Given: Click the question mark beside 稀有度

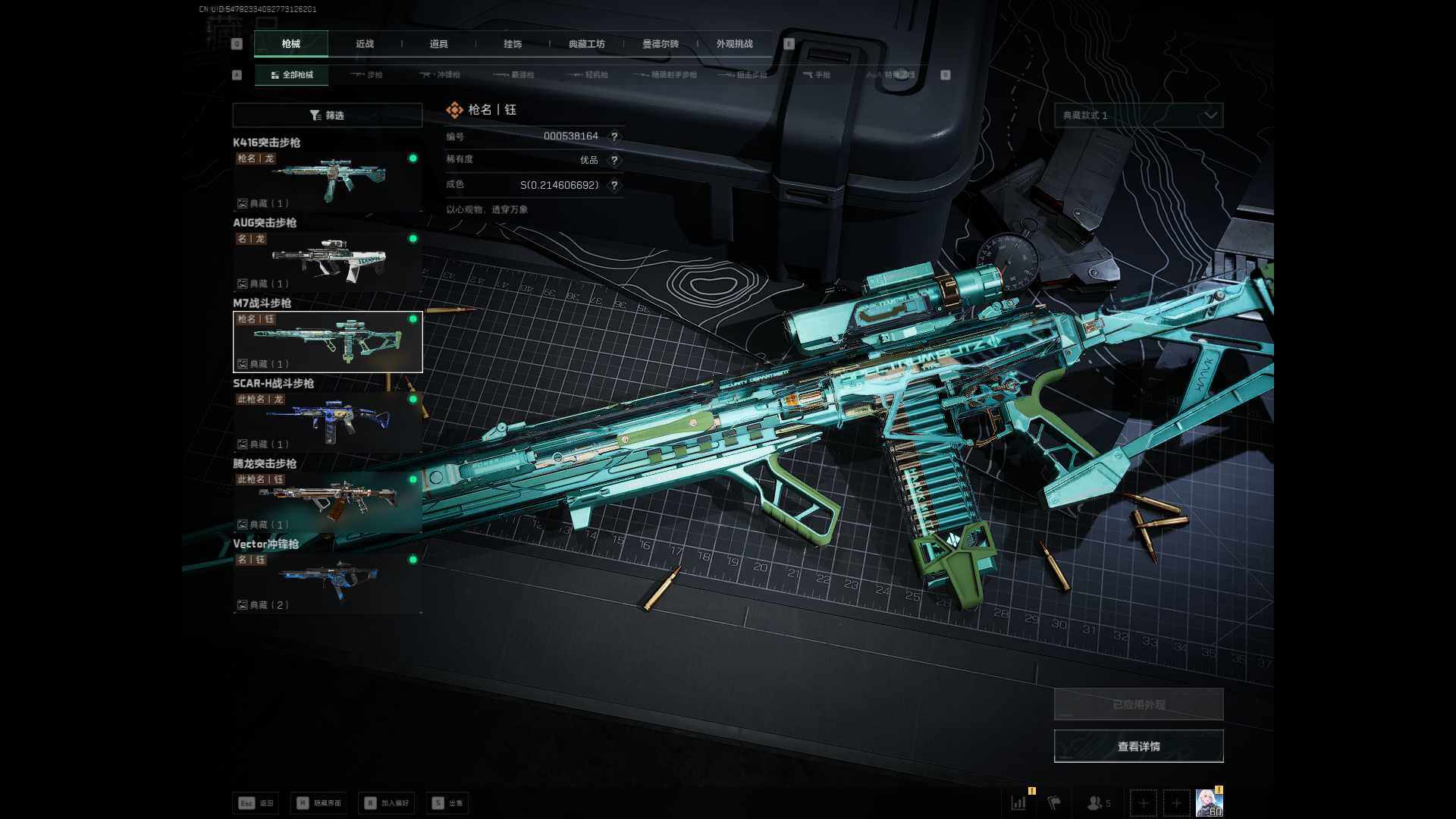Looking at the screenshot, I should [x=614, y=161].
